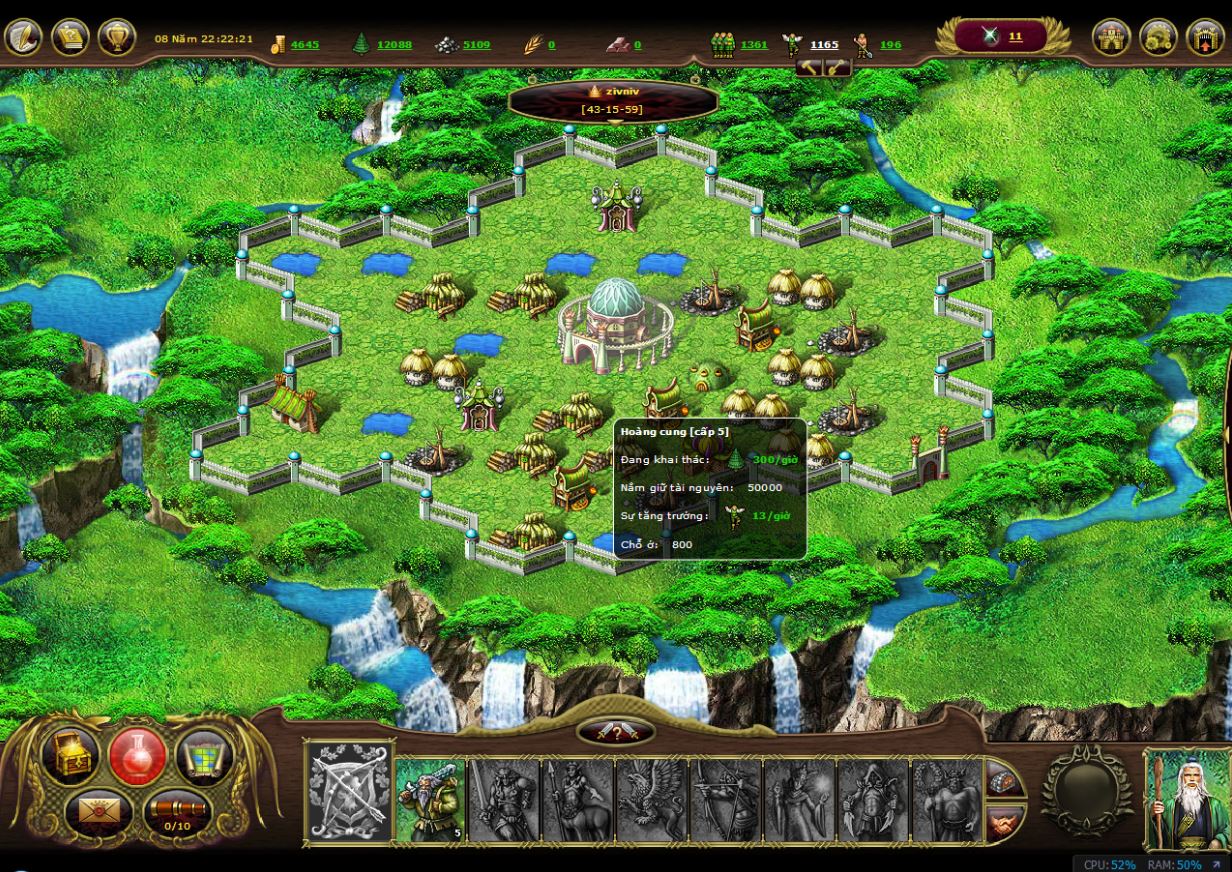1232x872 pixels.
Task: Open the sealed envelope mailbox
Action: [x=98, y=809]
